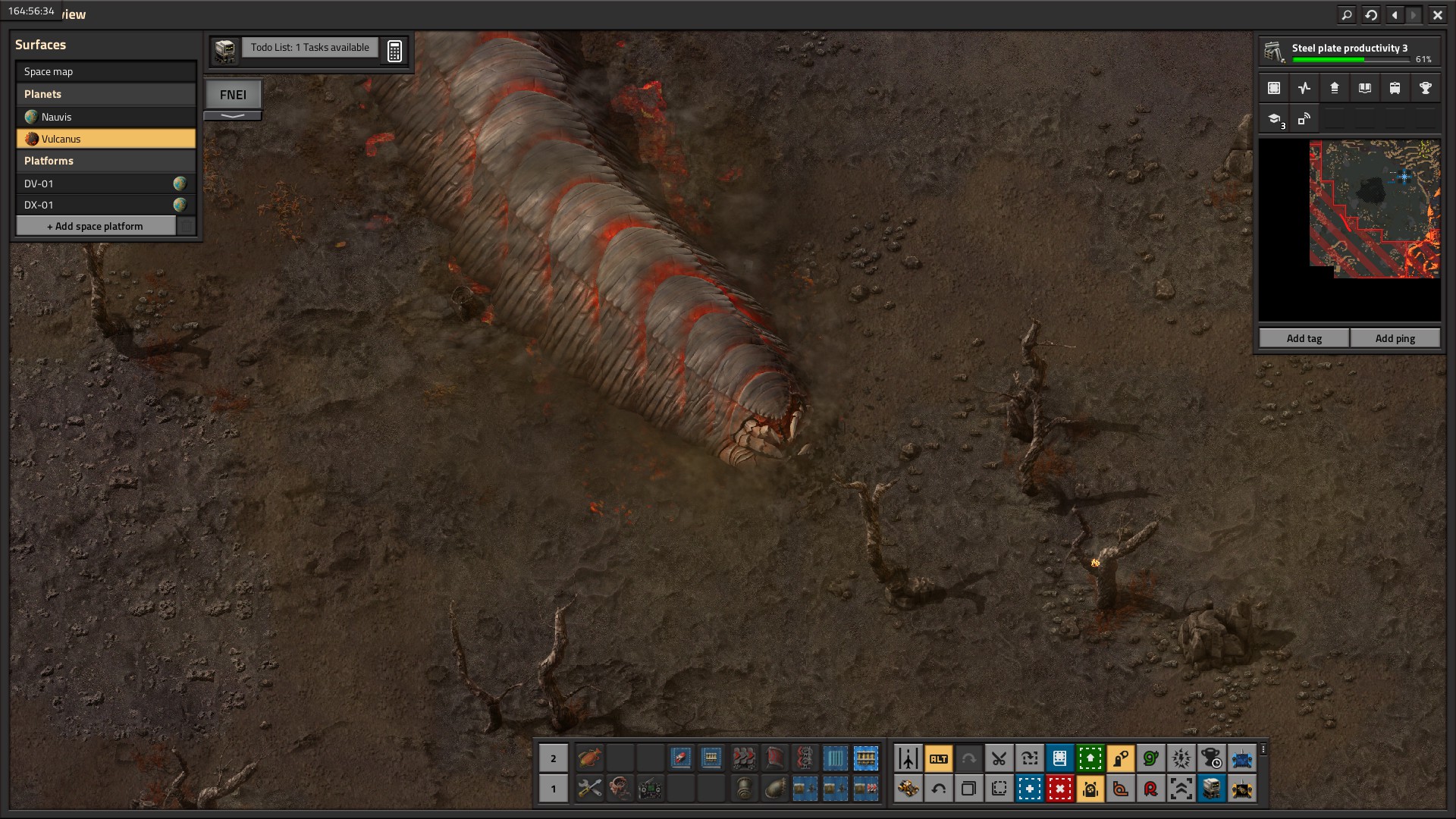Click the Add ping button

(x=1395, y=338)
